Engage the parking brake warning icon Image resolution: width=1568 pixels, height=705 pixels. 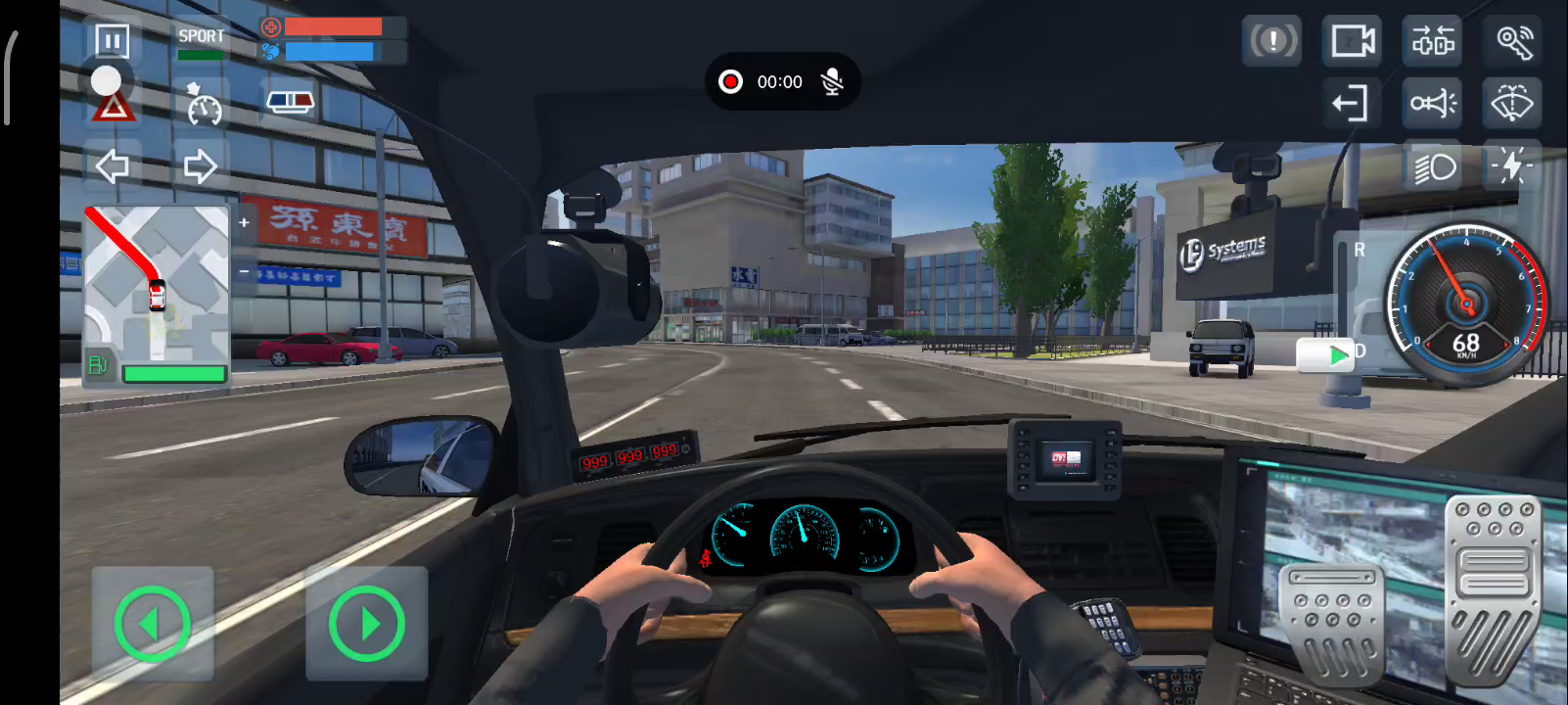(x=1271, y=41)
